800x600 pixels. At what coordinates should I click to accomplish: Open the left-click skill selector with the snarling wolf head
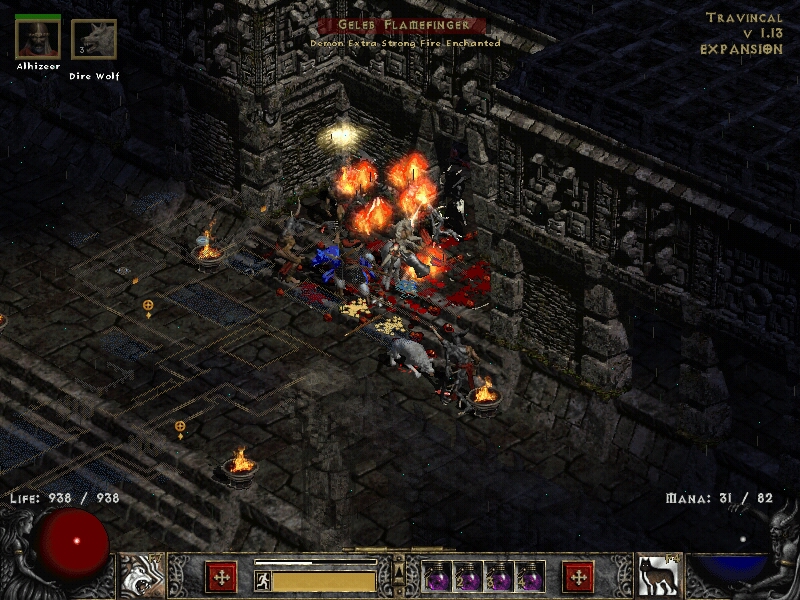click(x=141, y=575)
